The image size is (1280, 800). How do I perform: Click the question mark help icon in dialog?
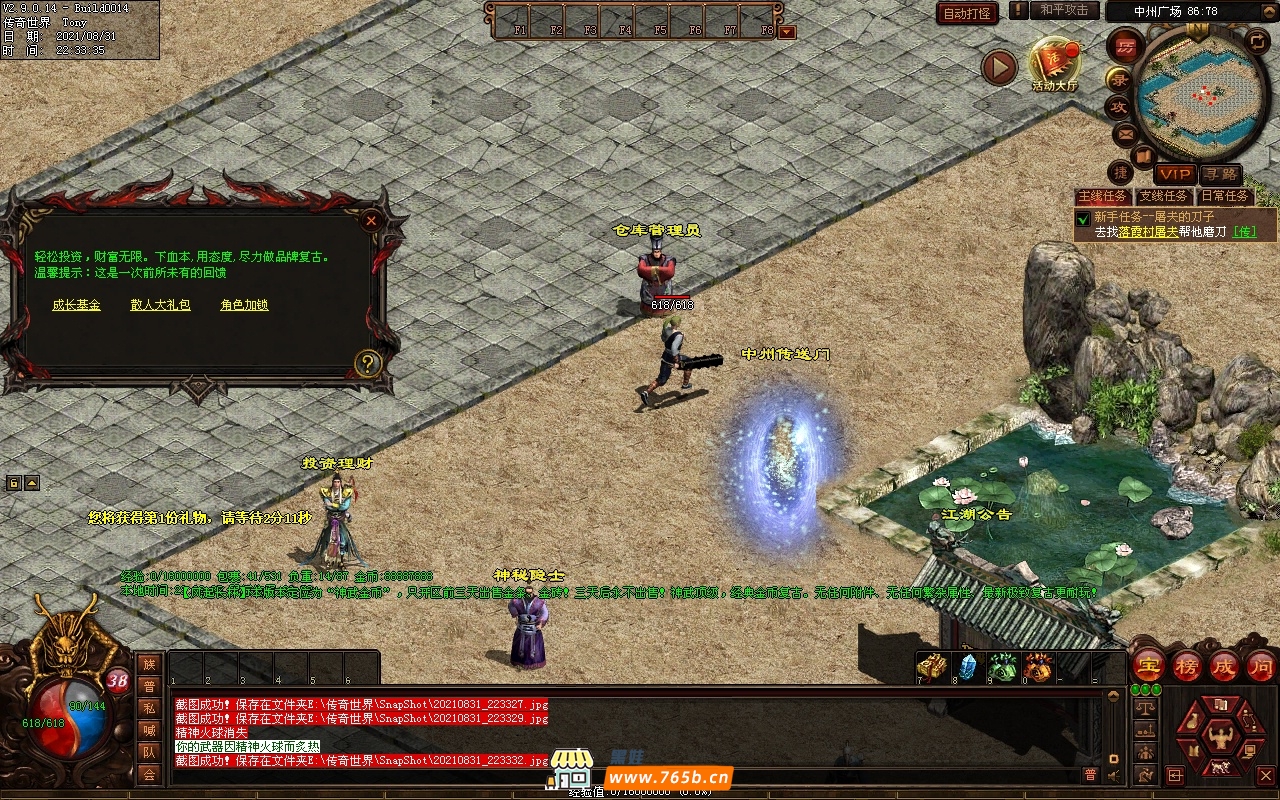(368, 363)
